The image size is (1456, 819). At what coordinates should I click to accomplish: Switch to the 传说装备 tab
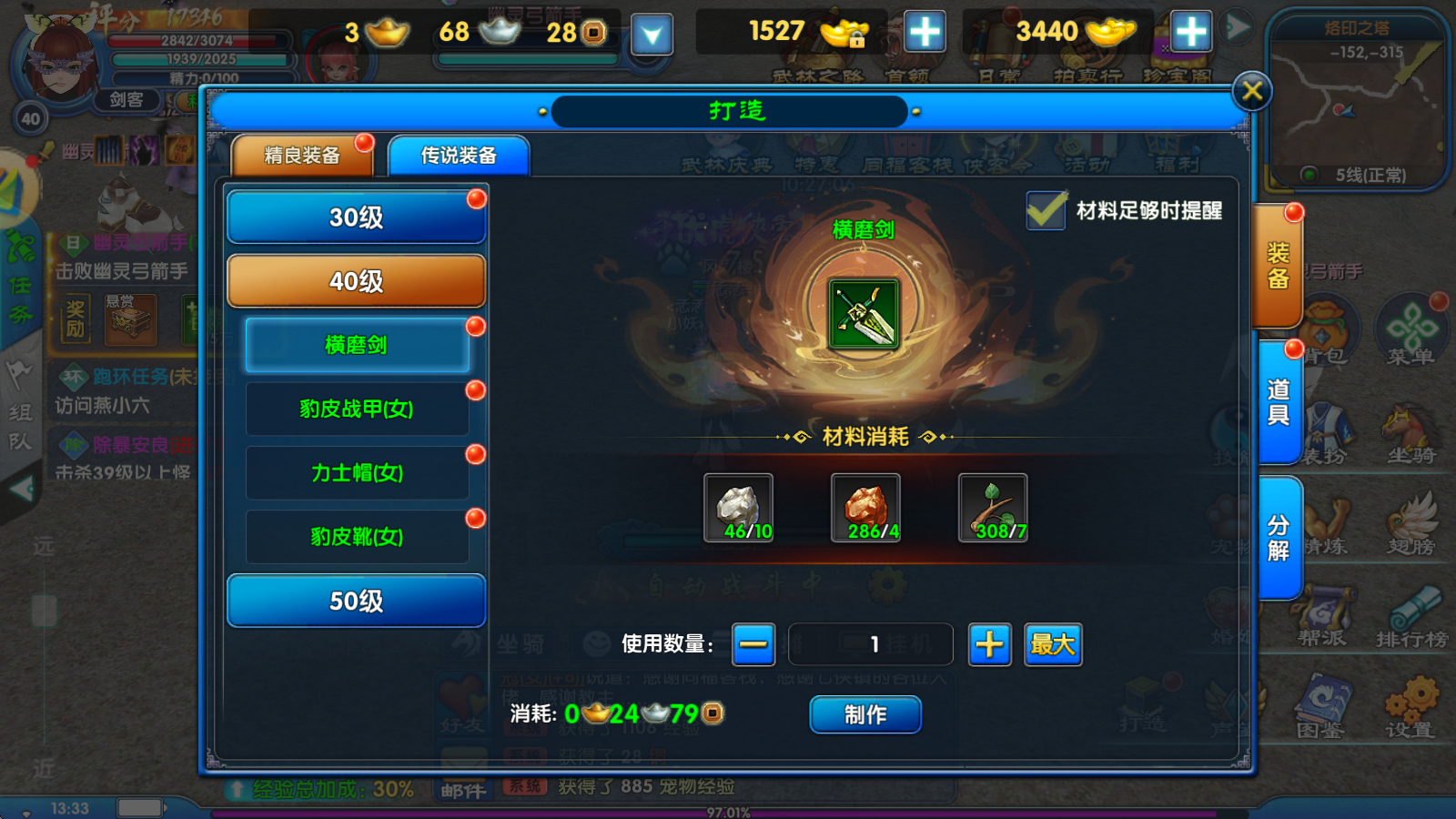[x=459, y=156]
